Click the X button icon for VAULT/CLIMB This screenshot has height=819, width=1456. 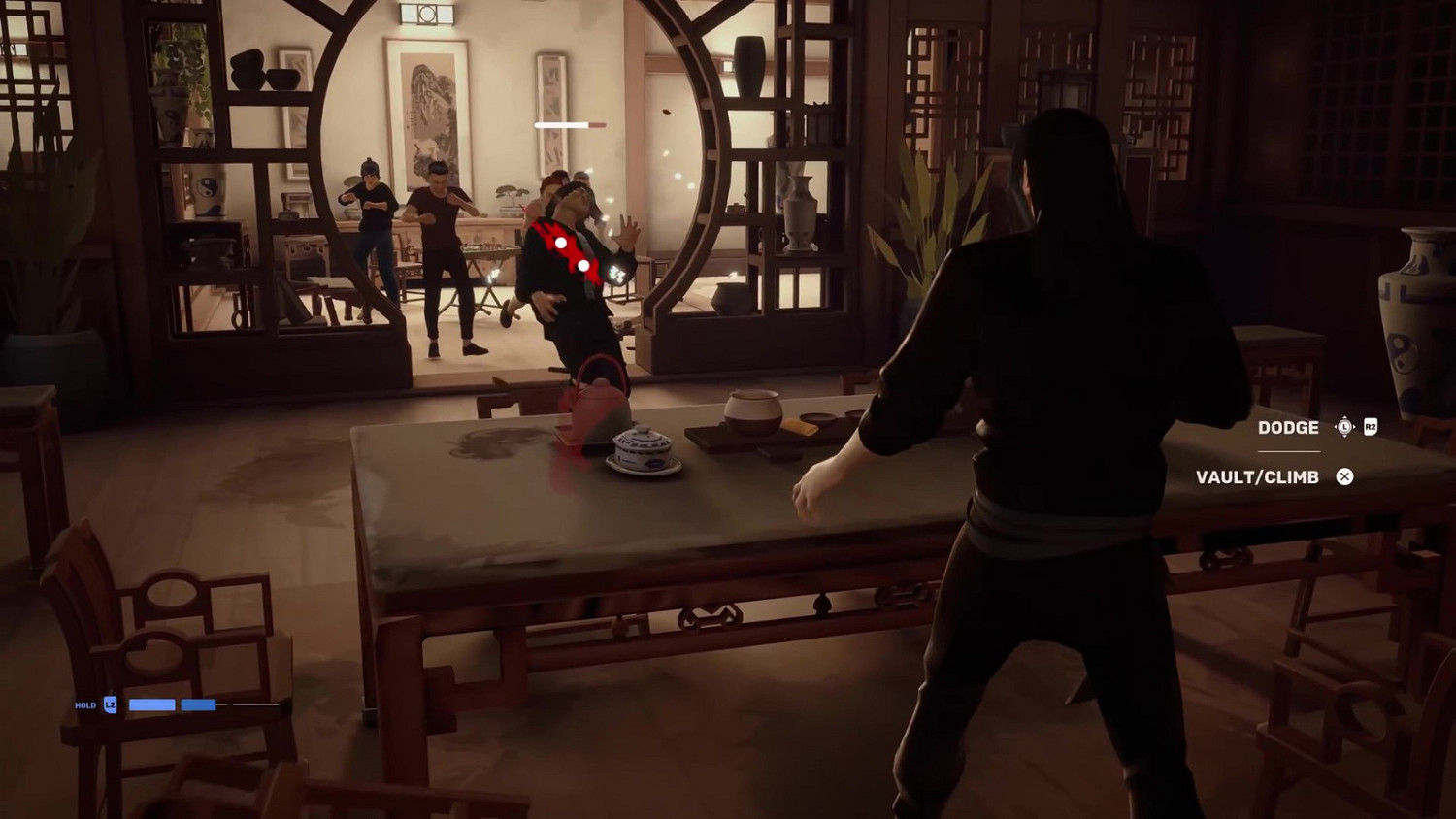(x=1345, y=477)
